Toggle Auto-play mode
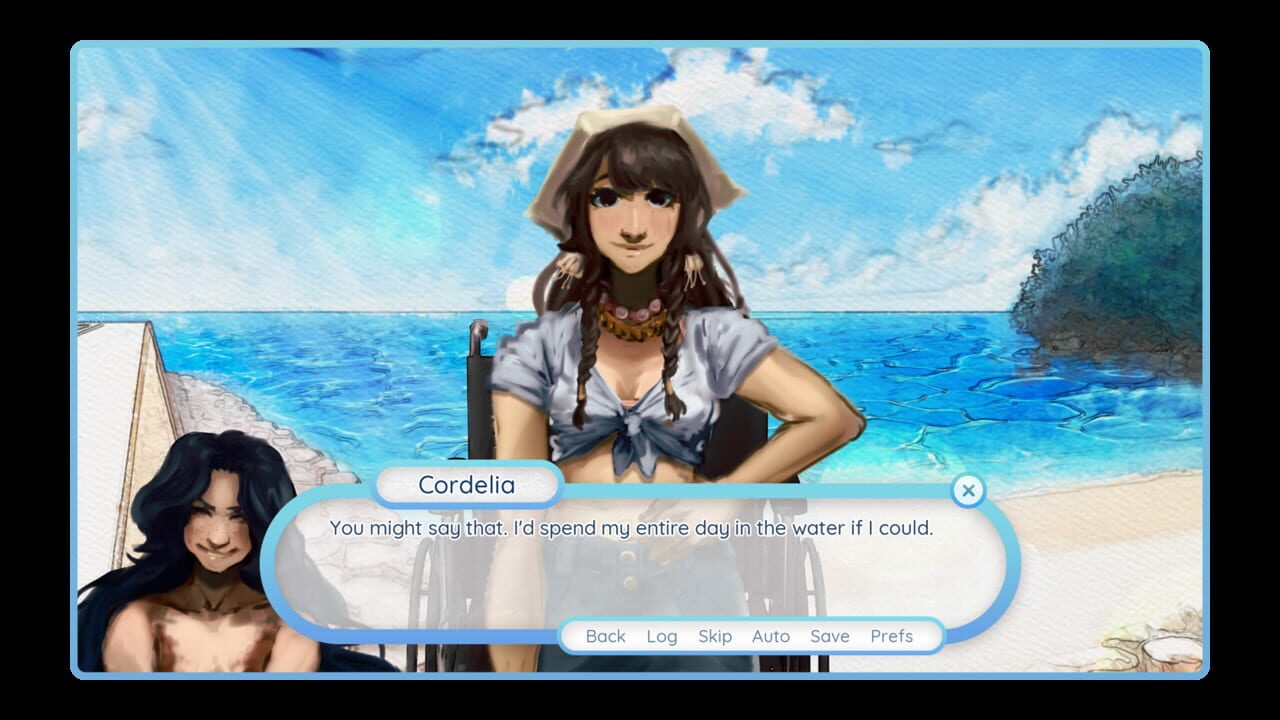This screenshot has height=720, width=1280. (771, 636)
